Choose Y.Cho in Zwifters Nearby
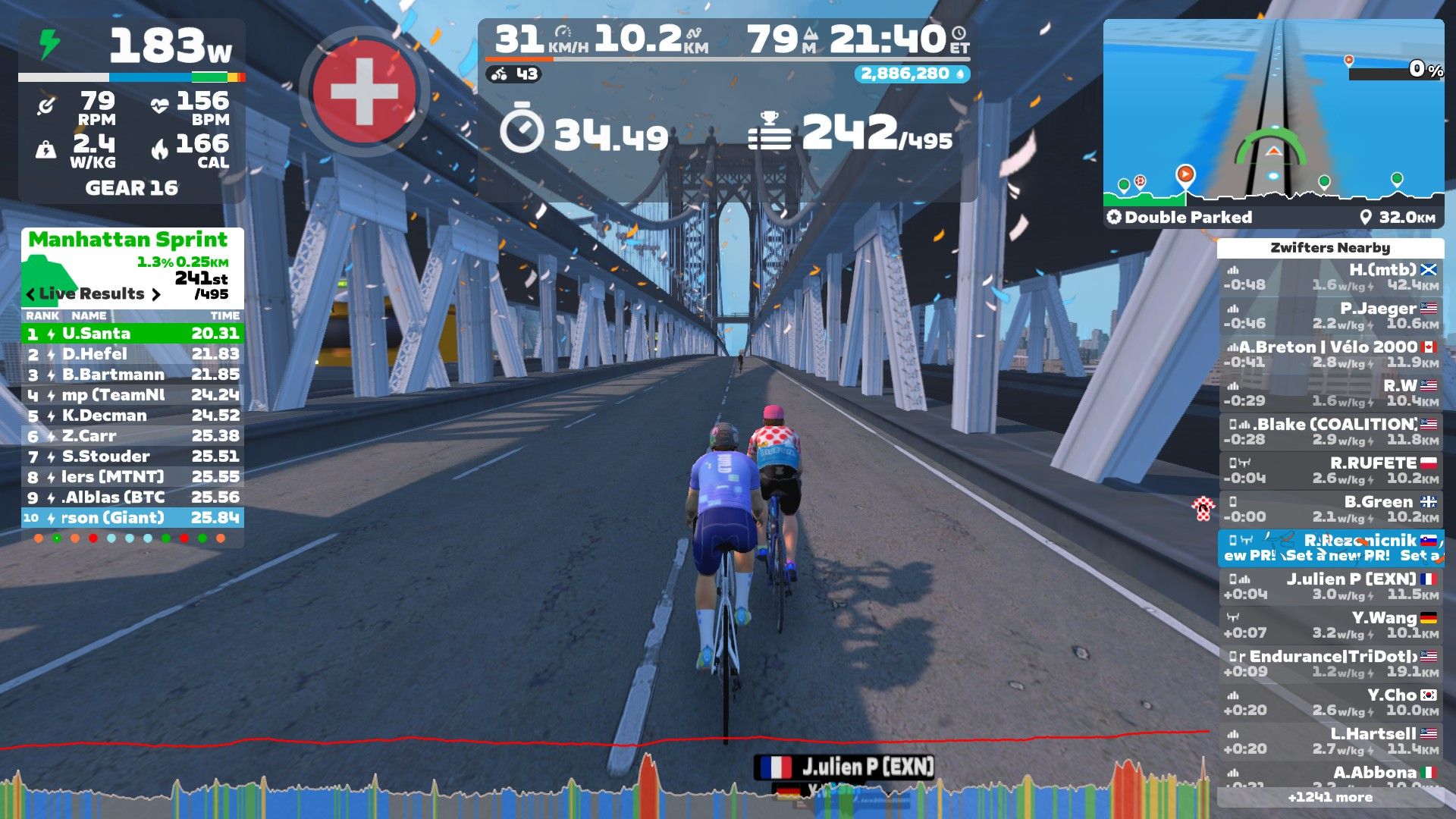This screenshot has height=819, width=1456. [1331, 703]
